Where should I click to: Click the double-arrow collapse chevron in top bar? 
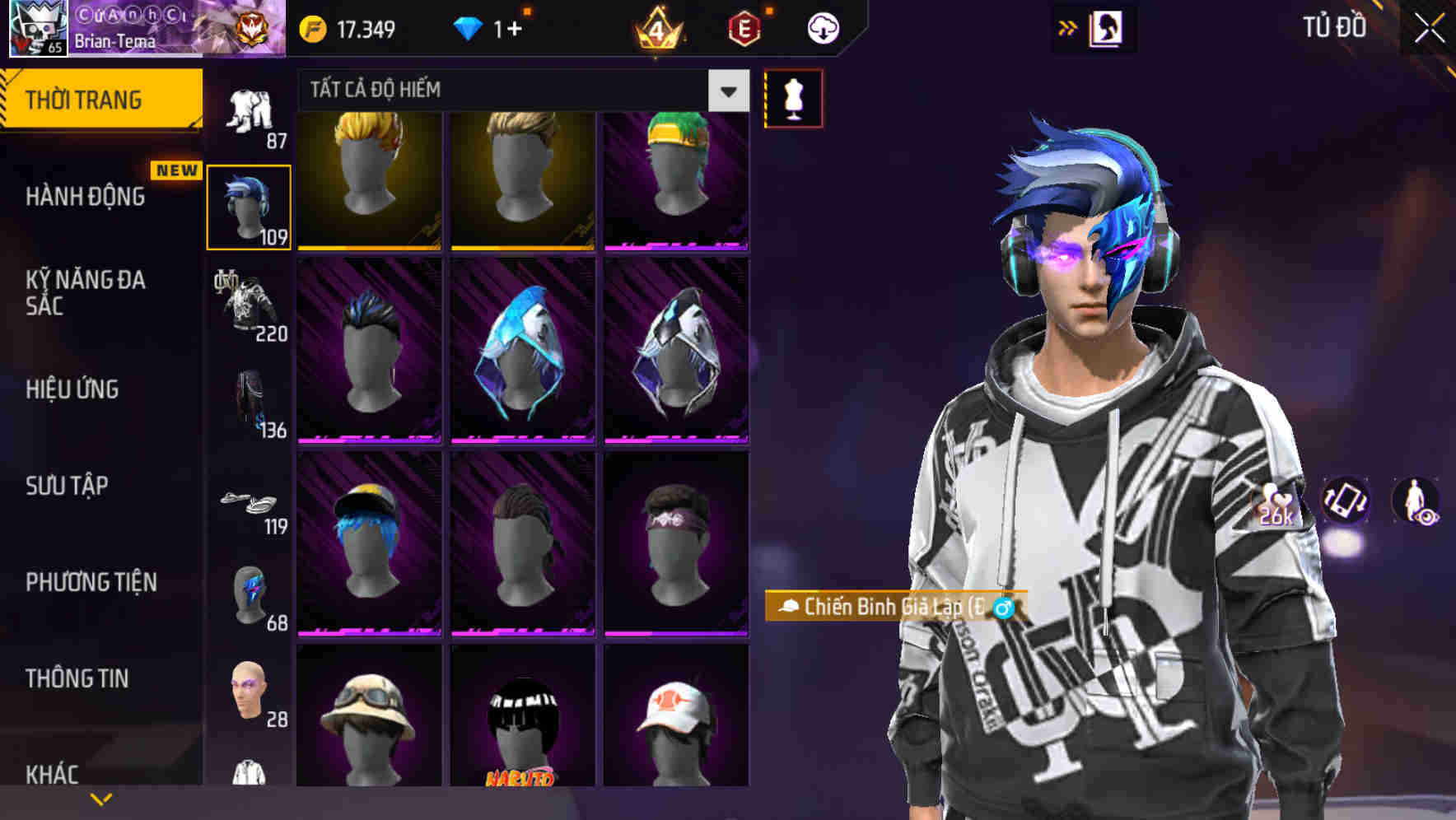click(x=1068, y=27)
